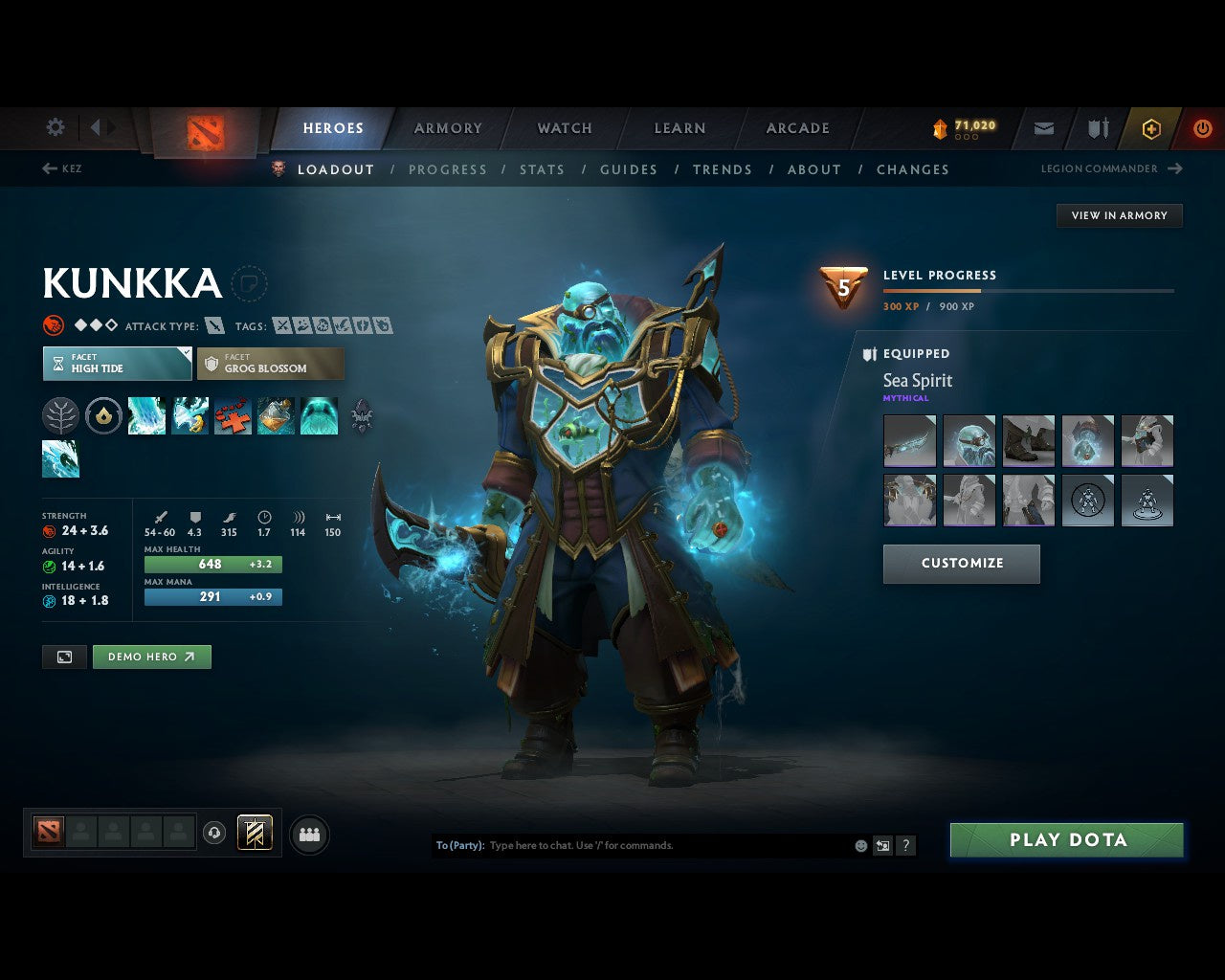Select the Grog Blossom facet

click(x=271, y=364)
